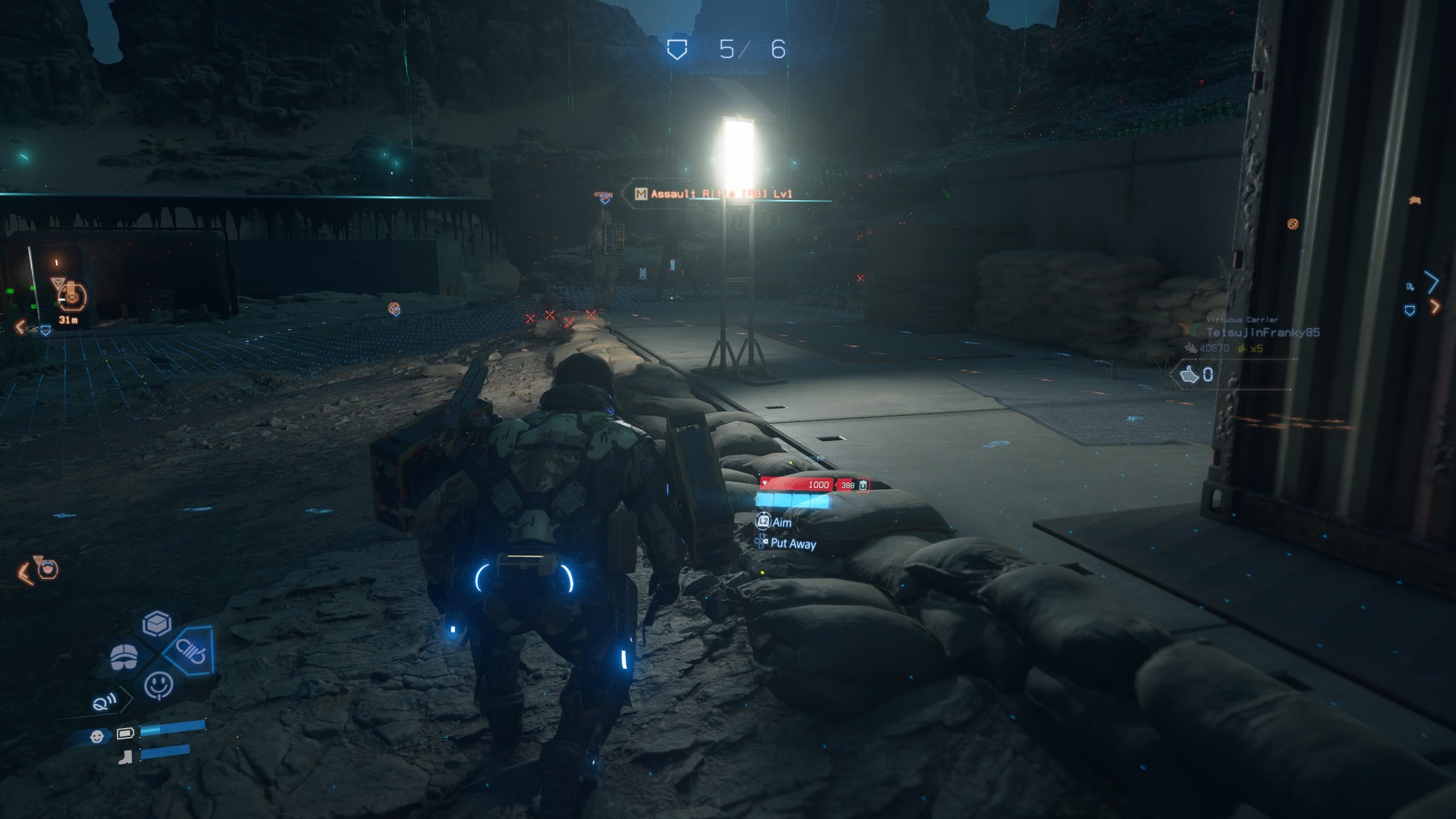The height and width of the screenshot is (819, 1456).
Task: Click the baby face BB status icon
Action: [x=97, y=737]
